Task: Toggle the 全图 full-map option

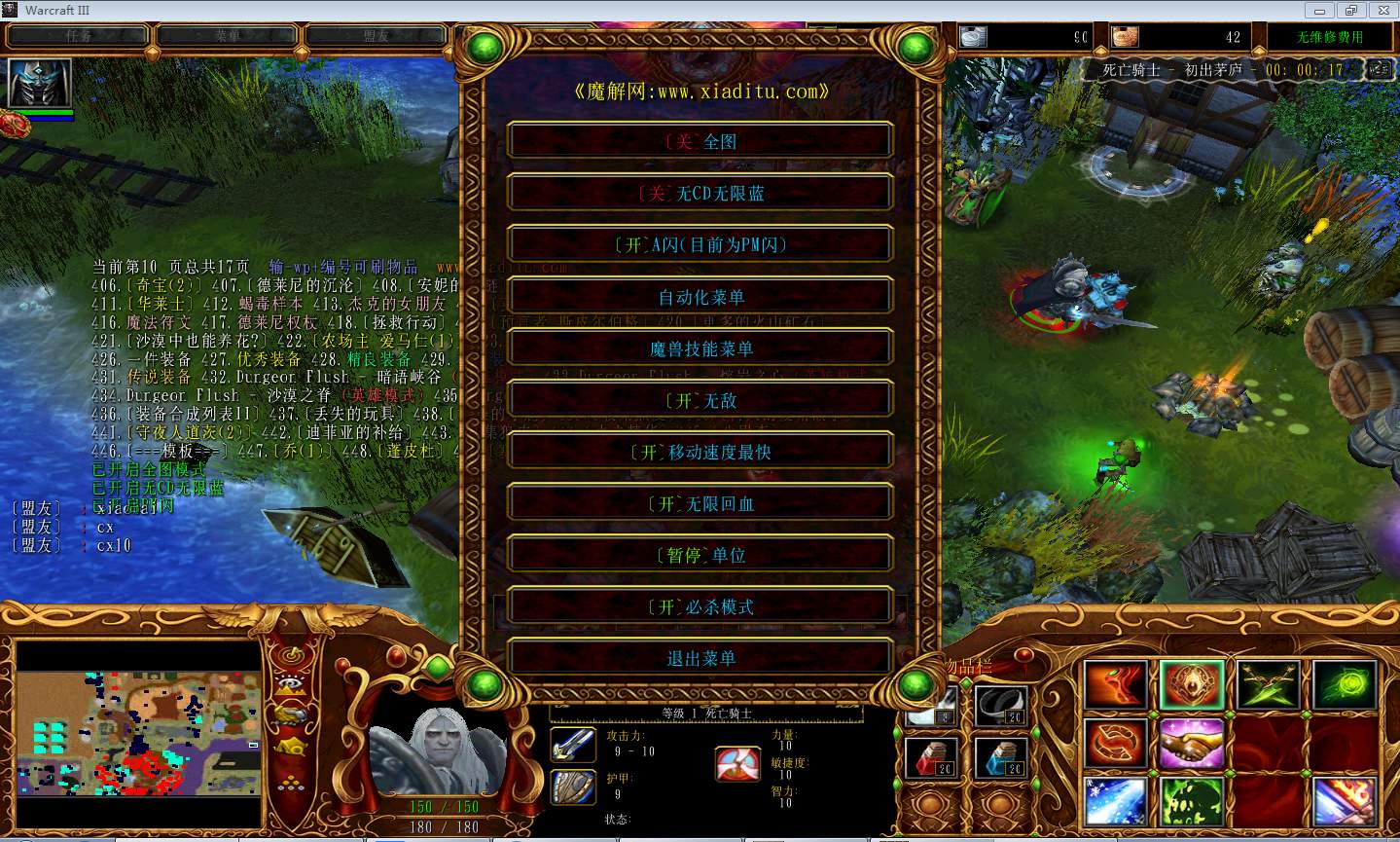Action: click(700, 141)
